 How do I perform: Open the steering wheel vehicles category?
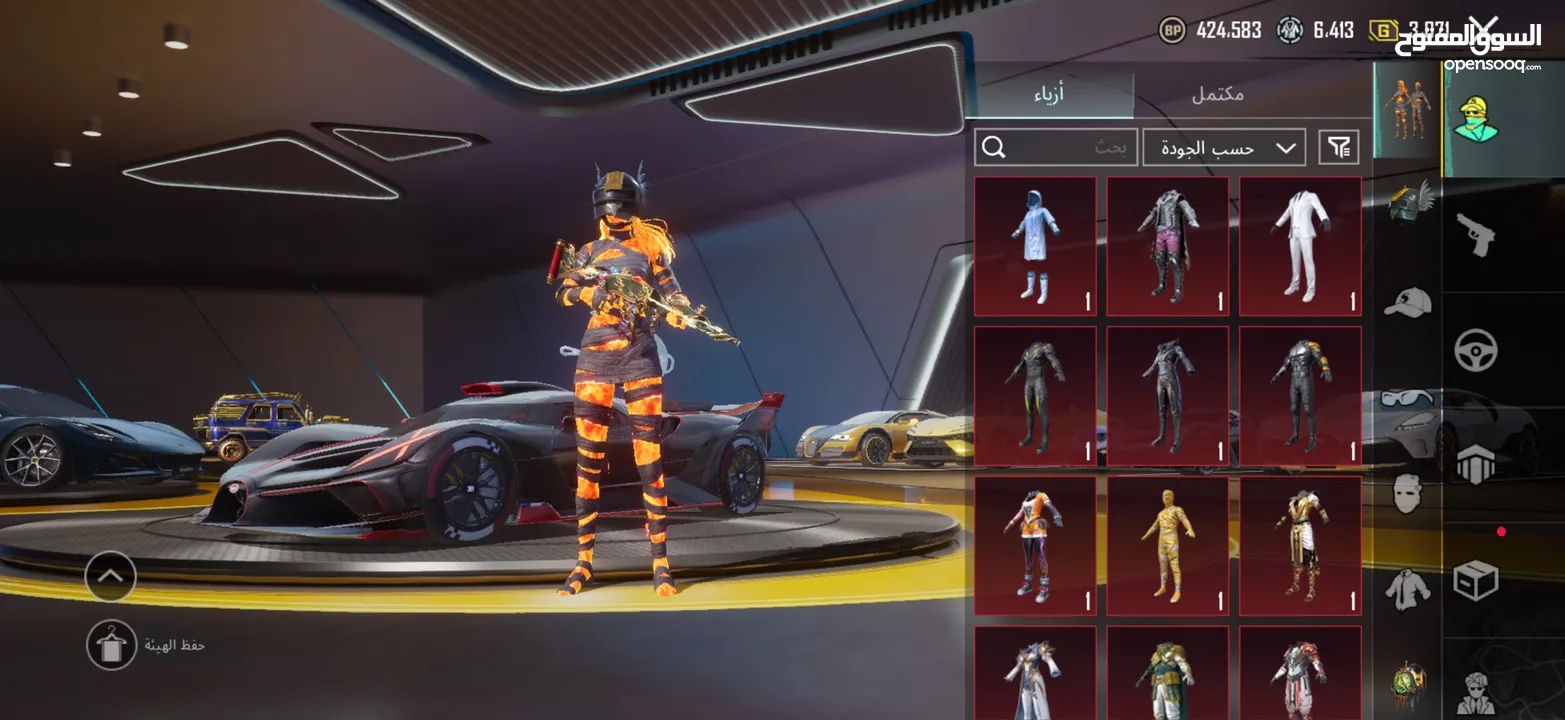(1475, 350)
